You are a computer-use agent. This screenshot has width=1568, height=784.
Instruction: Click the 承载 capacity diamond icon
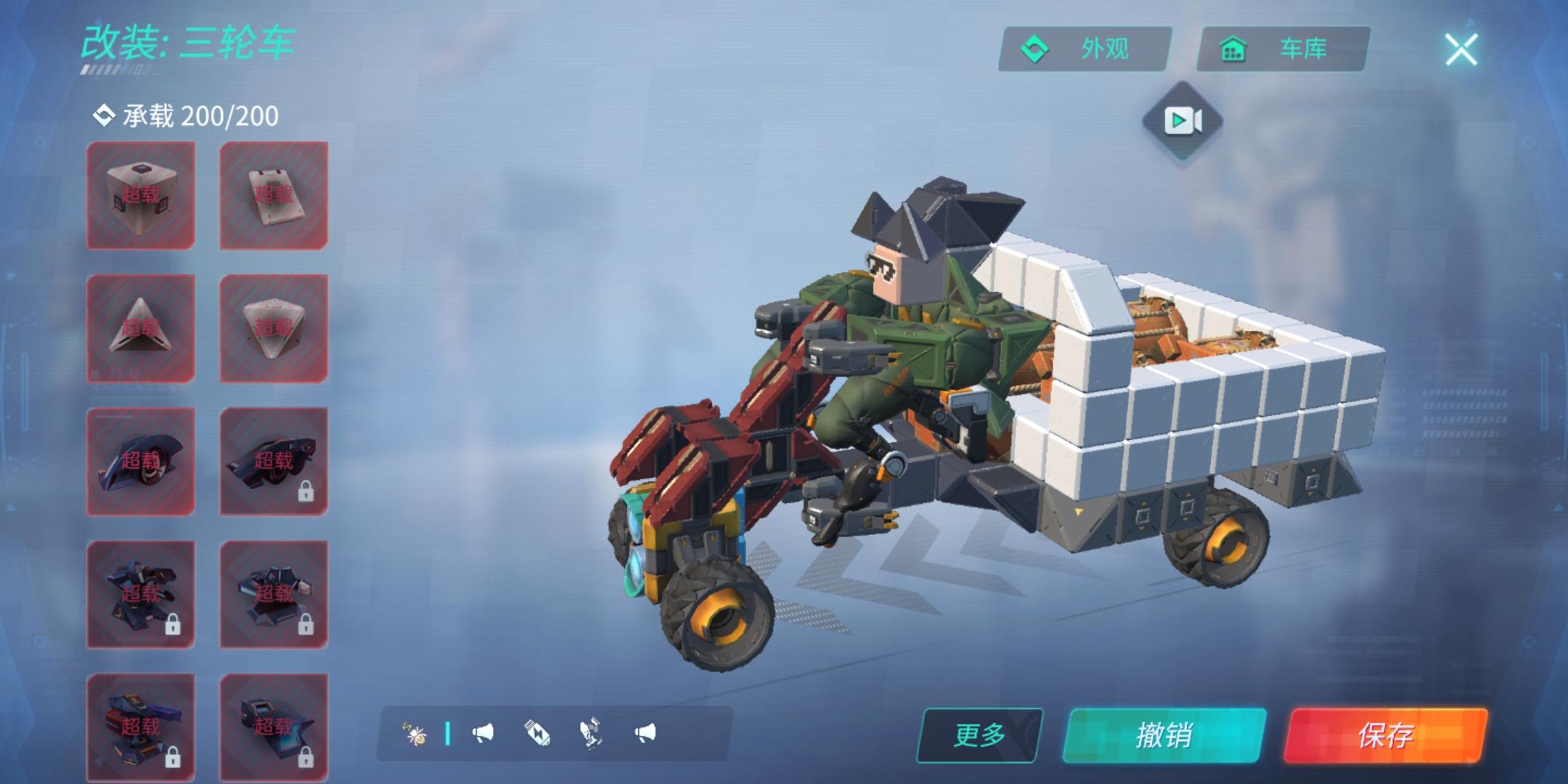pos(104,115)
